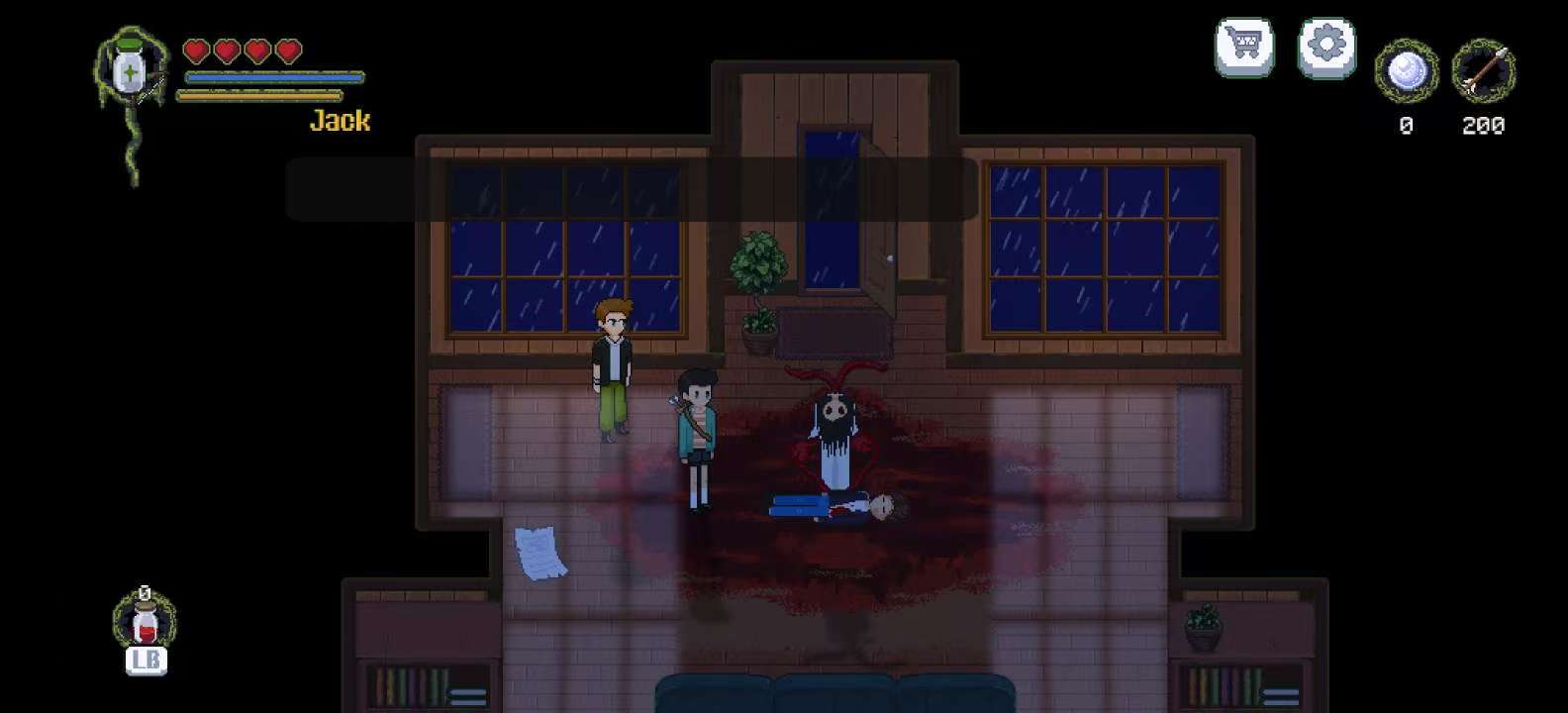Click the paper note on the floor
This screenshot has width=1568, height=713.
click(538, 552)
